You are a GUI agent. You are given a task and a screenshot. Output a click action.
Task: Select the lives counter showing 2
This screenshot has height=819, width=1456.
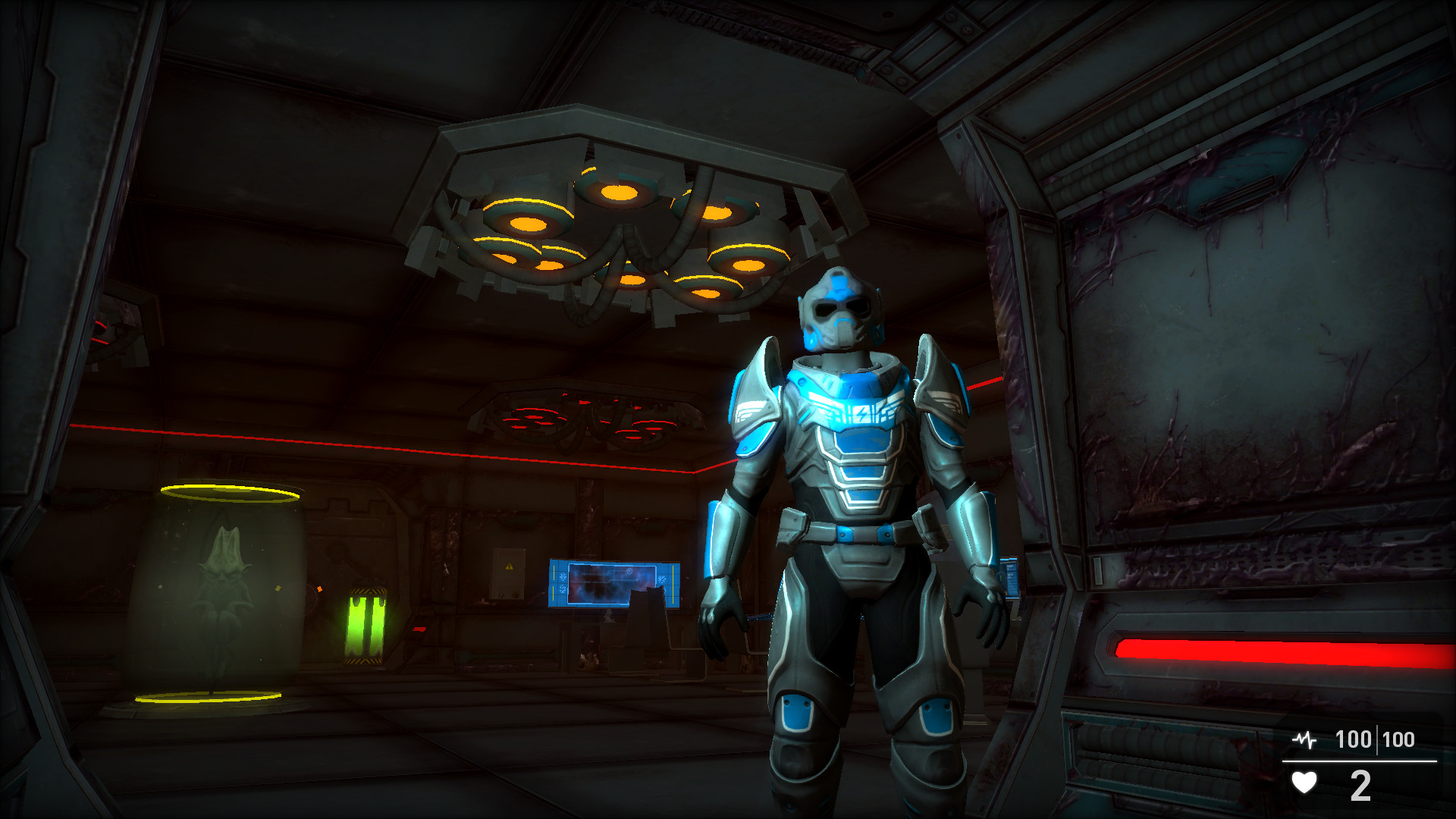[x=1360, y=785]
